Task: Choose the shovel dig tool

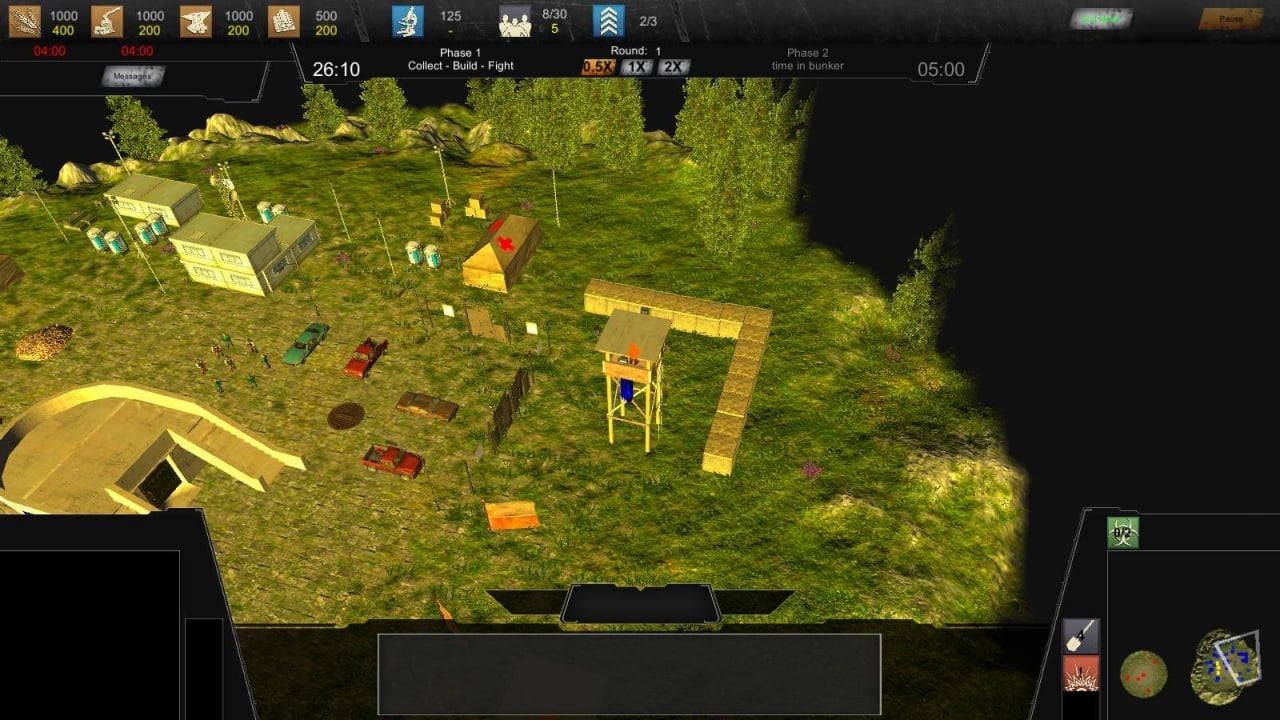Action: (1081, 636)
